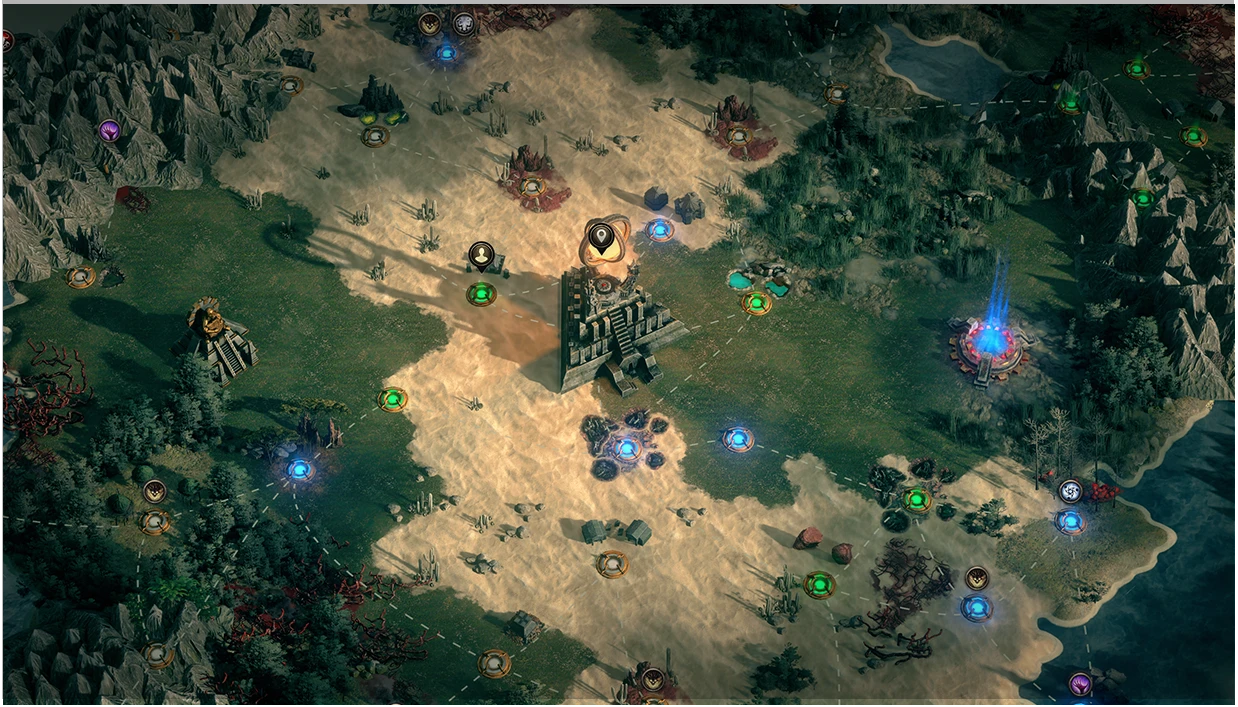
Task: Choose the purple marker in the western mountains
Action: [x=109, y=130]
